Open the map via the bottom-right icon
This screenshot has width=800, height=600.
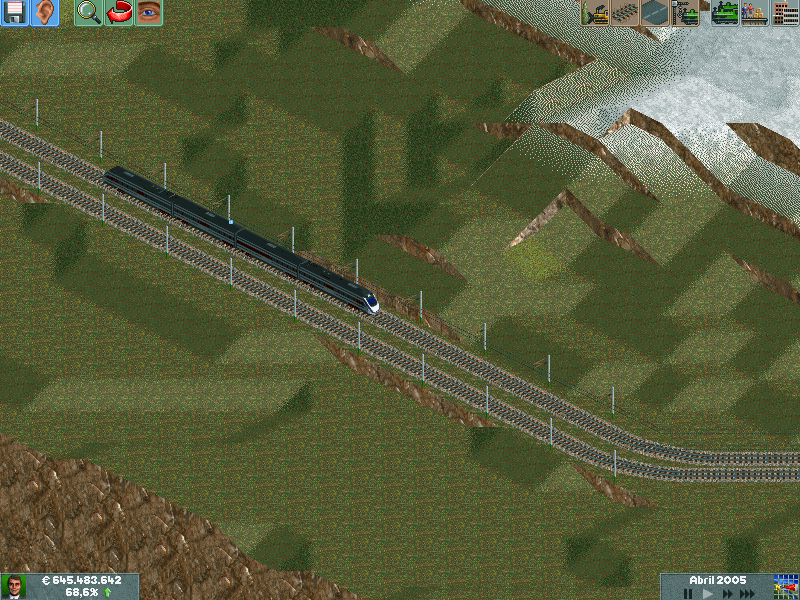tap(785, 586)
